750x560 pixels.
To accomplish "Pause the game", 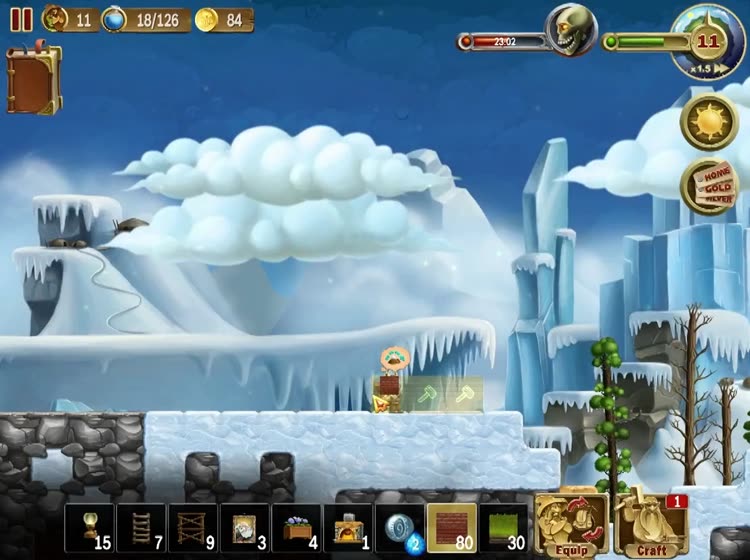I will 21,19.
